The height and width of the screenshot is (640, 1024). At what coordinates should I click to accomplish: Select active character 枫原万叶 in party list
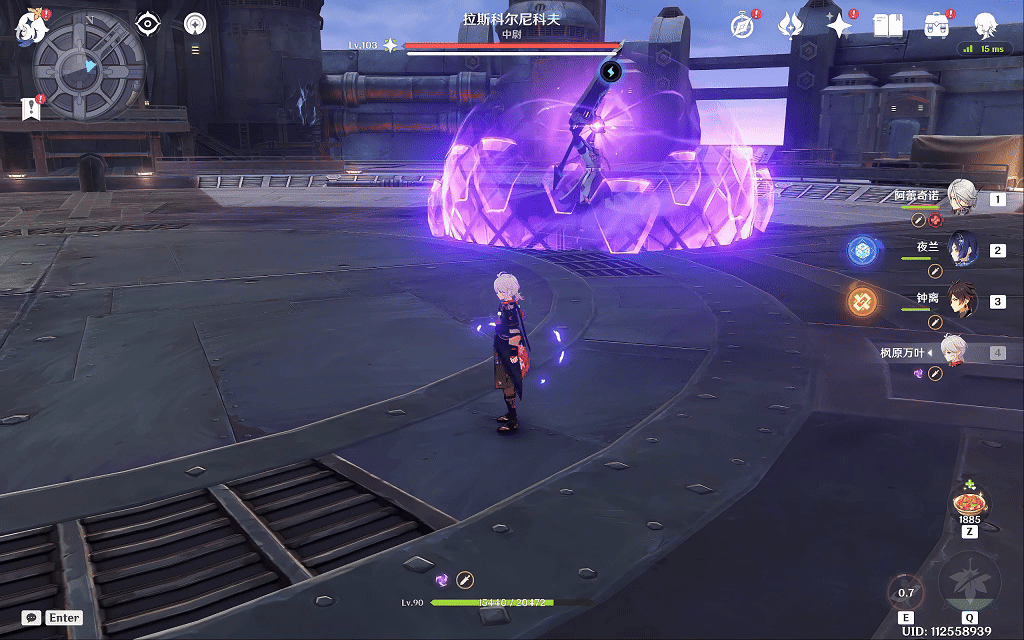tap(952, 352)
